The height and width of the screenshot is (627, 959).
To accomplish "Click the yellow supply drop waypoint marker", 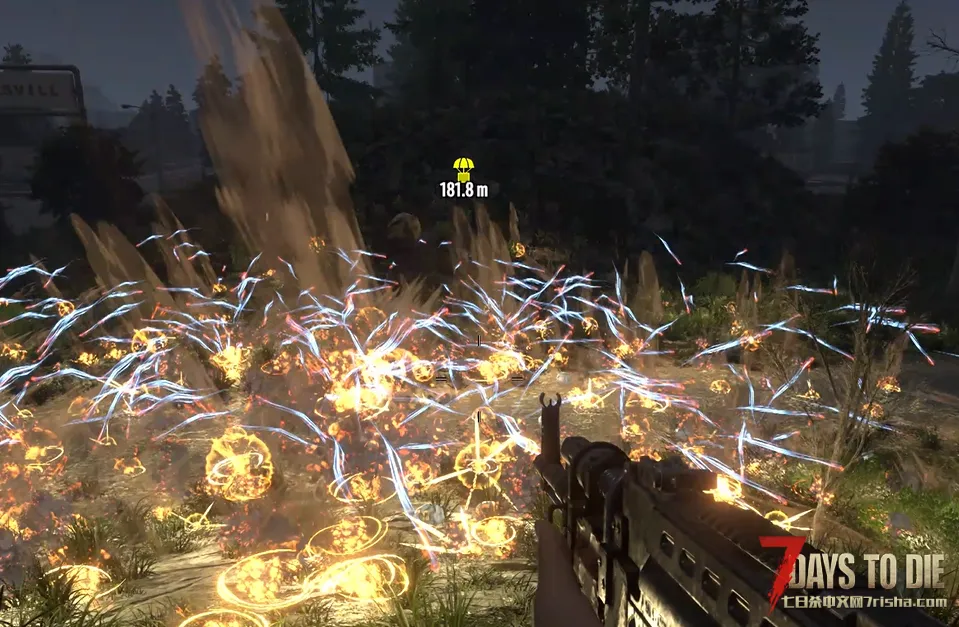I will pos(463,168).
